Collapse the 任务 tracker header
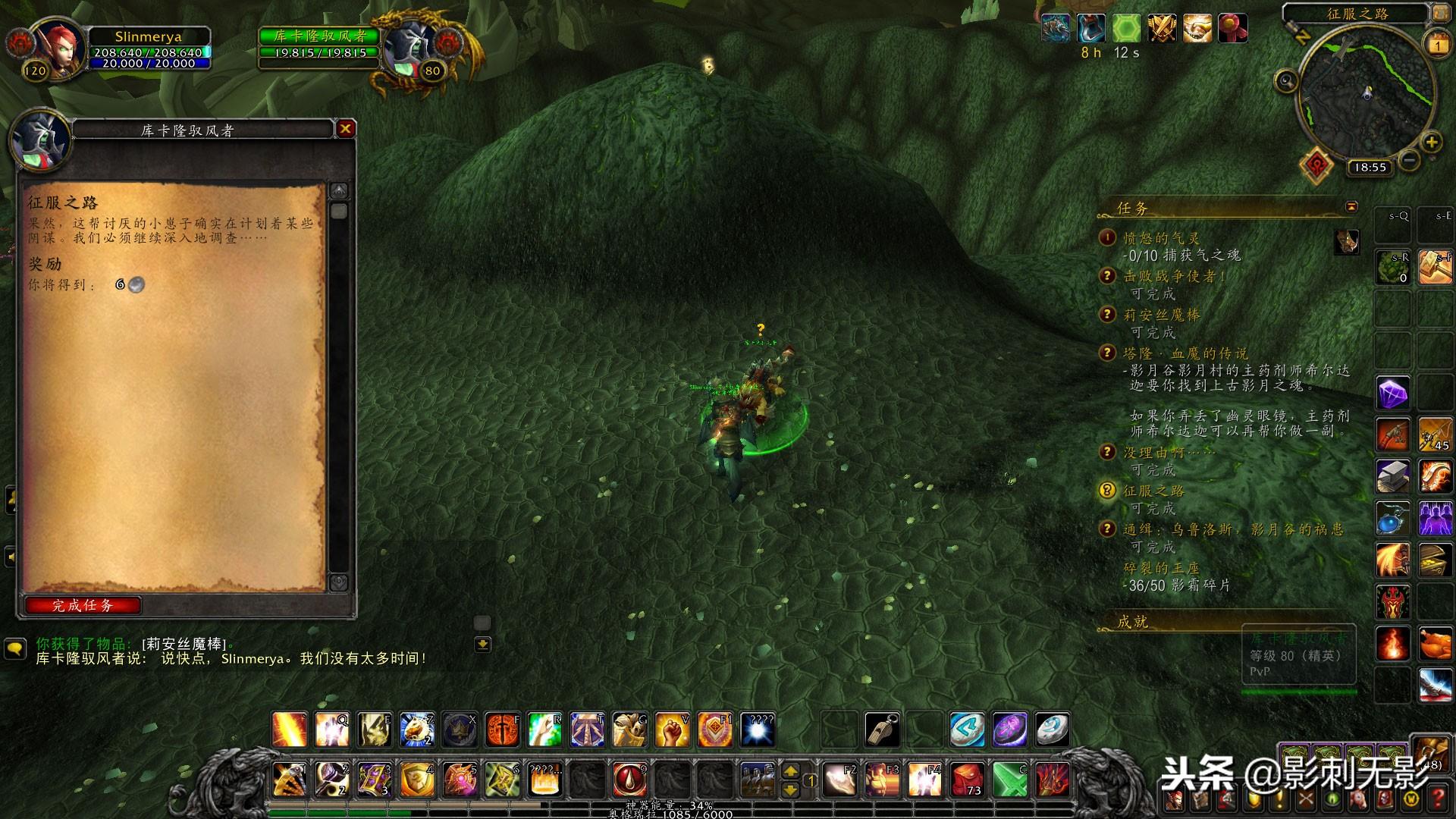Viewport: 1456px width, 819px height. pos(1351,206)
